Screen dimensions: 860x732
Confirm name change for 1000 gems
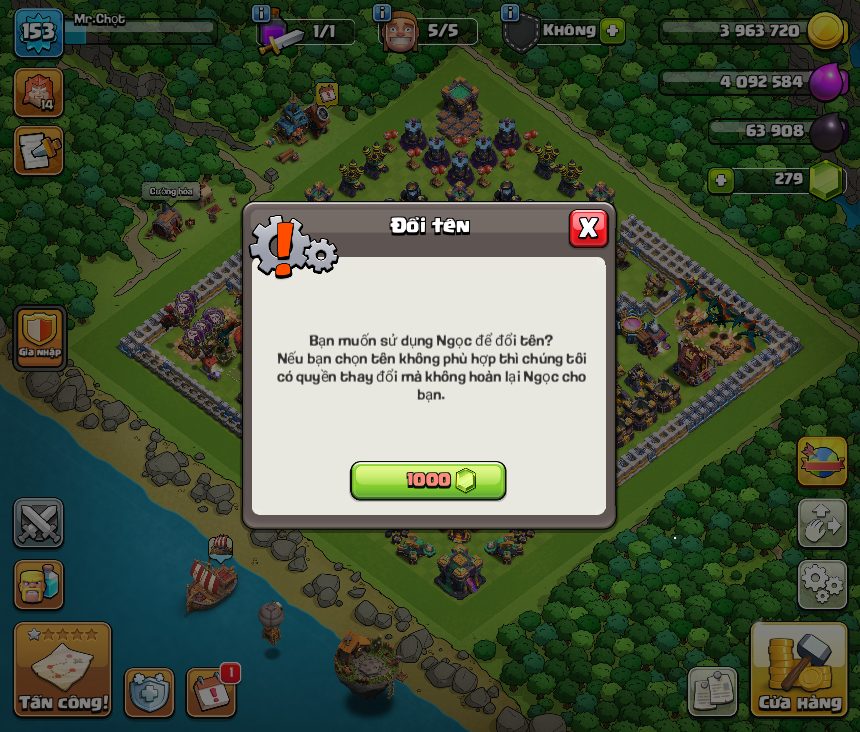pyautogui.click(x=428, y=480)
